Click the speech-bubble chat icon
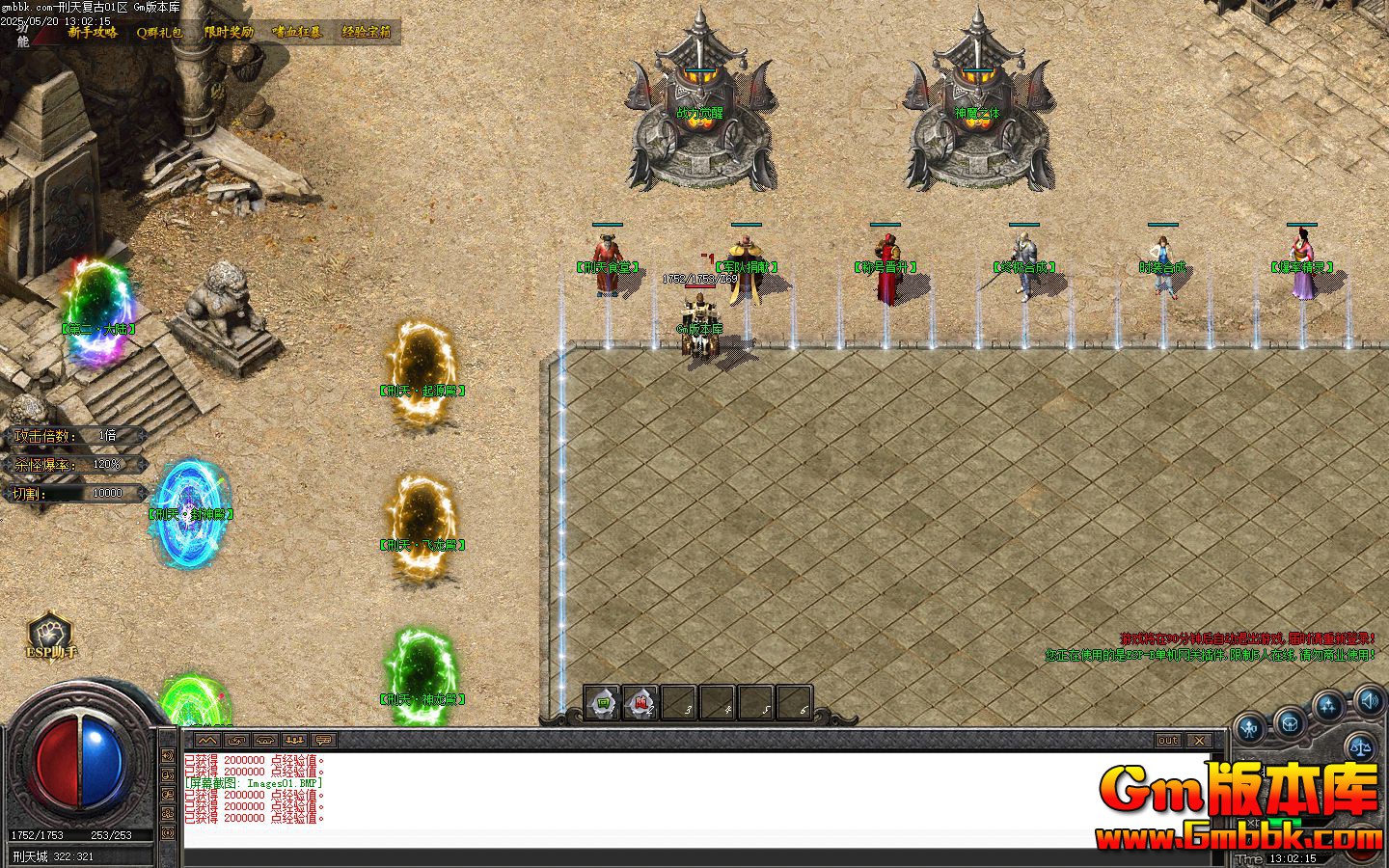 pos(323,741)
